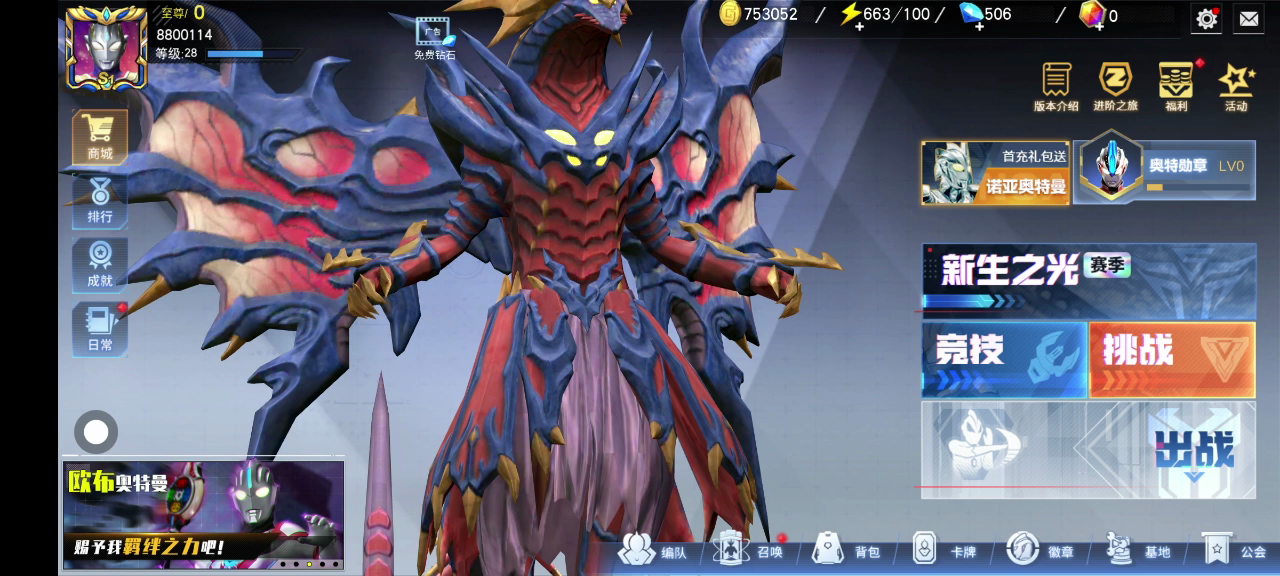Open the 排行 ranking menu
Image resolution: width=1280 pixels, height=576 pixels.
[x=100, y=201]
